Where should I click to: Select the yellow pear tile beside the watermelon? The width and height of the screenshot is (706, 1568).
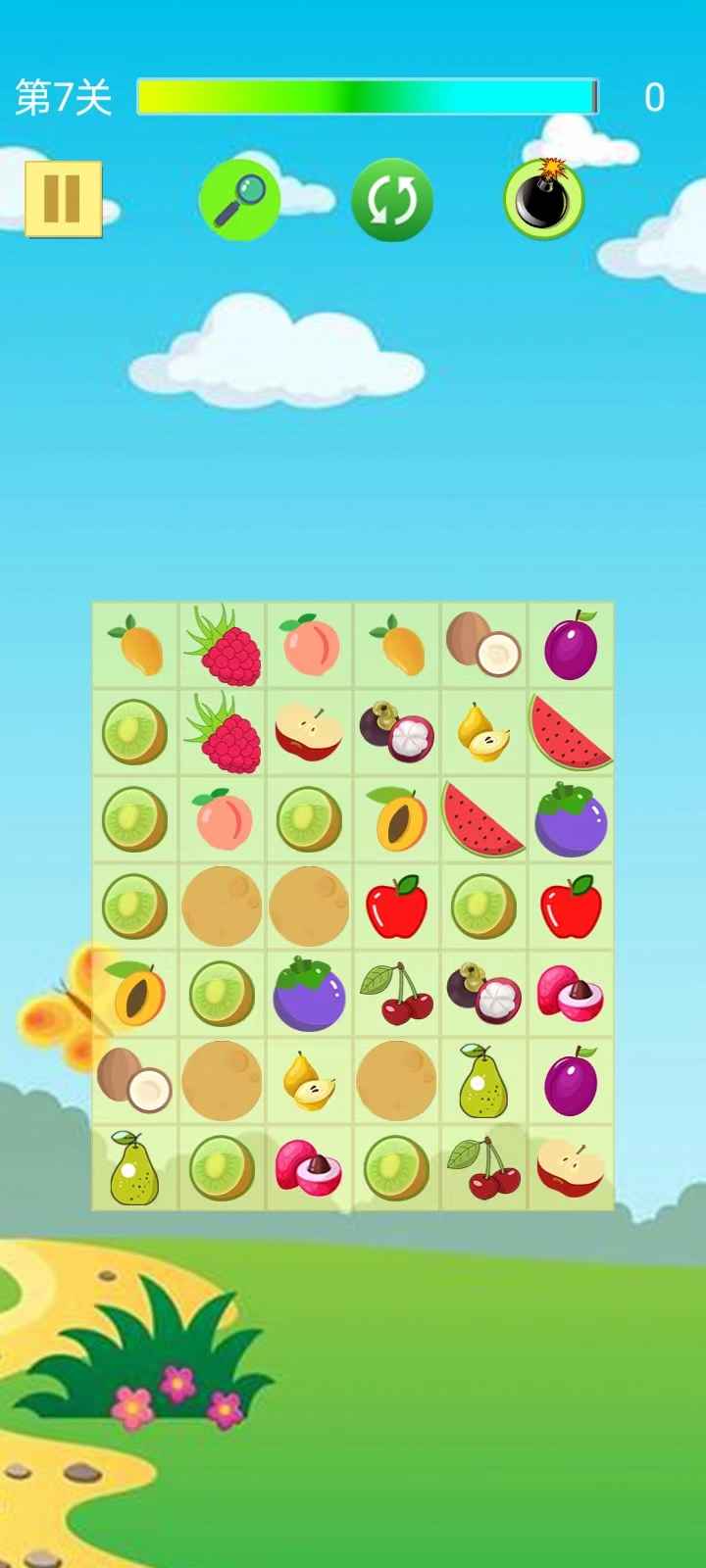(483, 732)
